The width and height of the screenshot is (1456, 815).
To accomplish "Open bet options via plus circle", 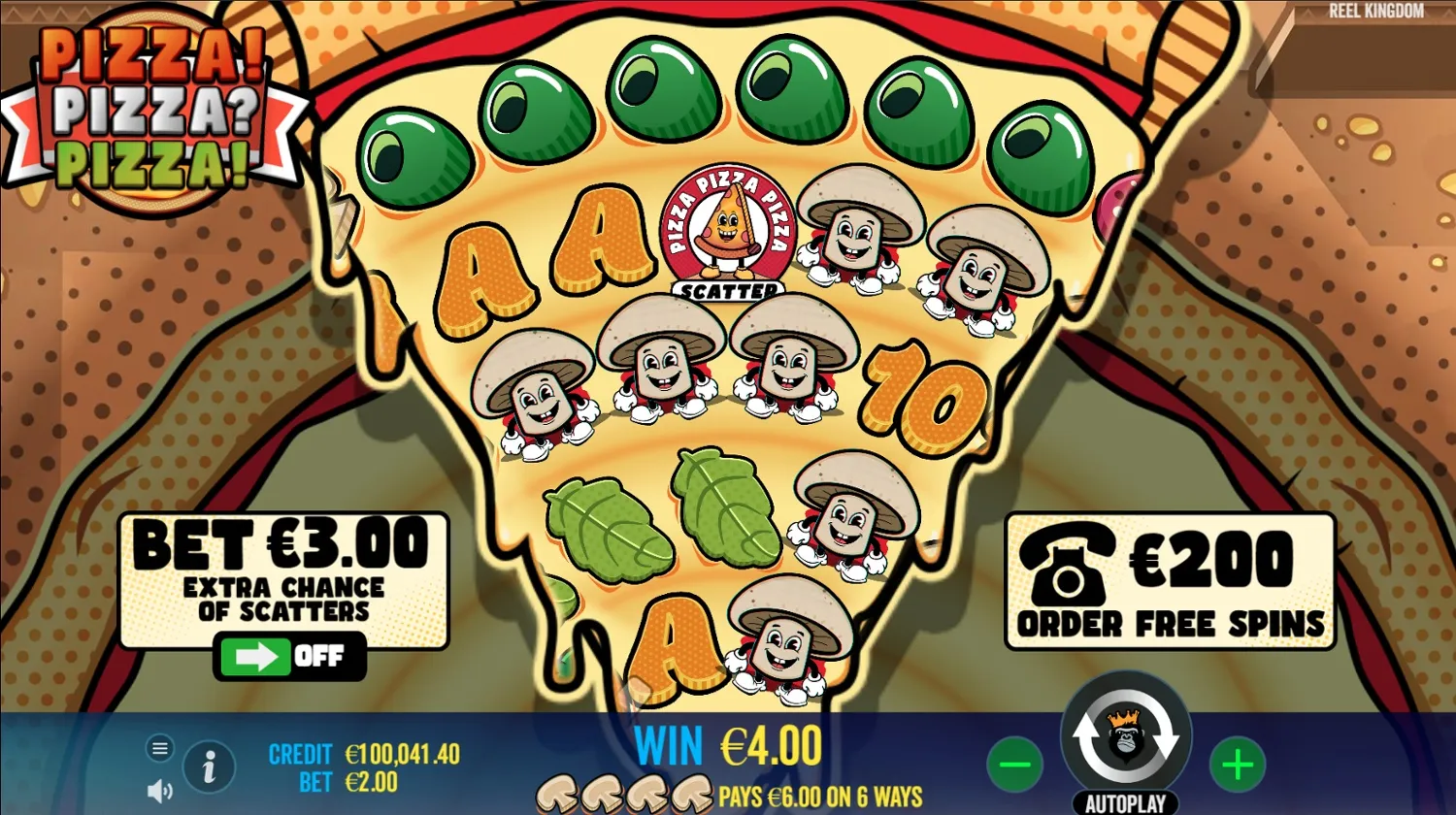I will click(x=1236, y=766).
